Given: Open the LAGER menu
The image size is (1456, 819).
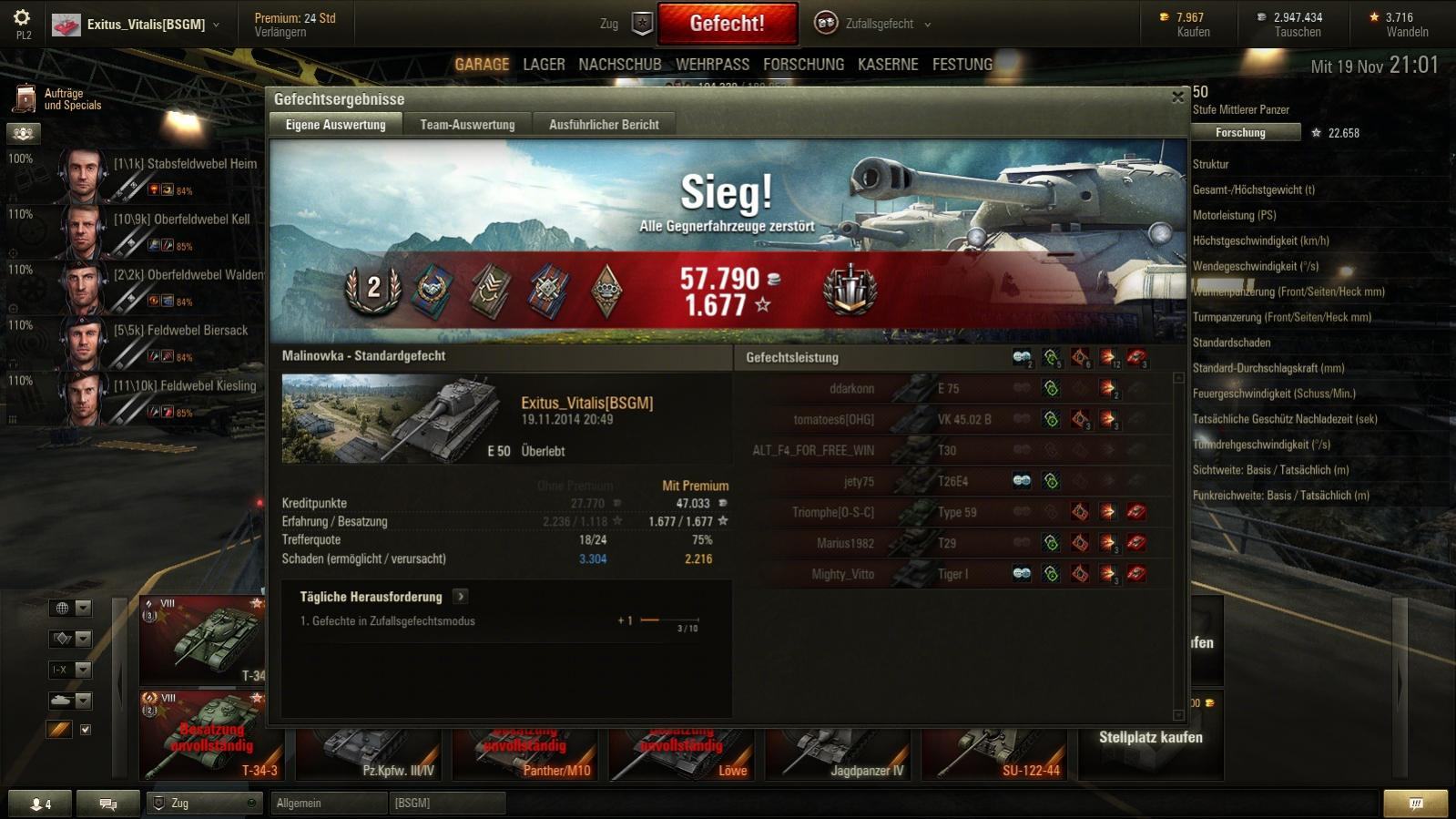Looking at the screenshot, I should click(x=544, y=65).
